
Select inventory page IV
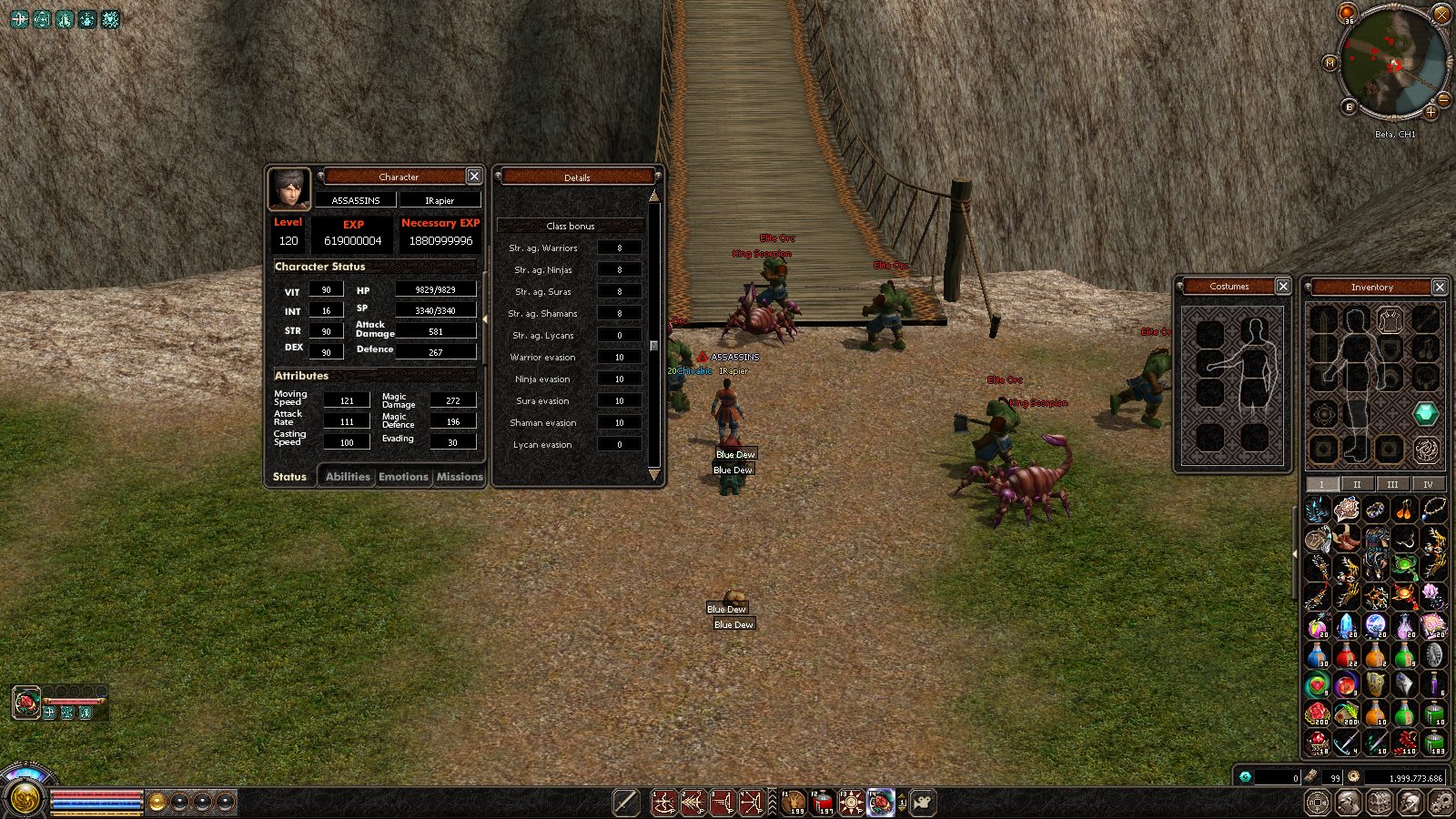pos(1428,484)
